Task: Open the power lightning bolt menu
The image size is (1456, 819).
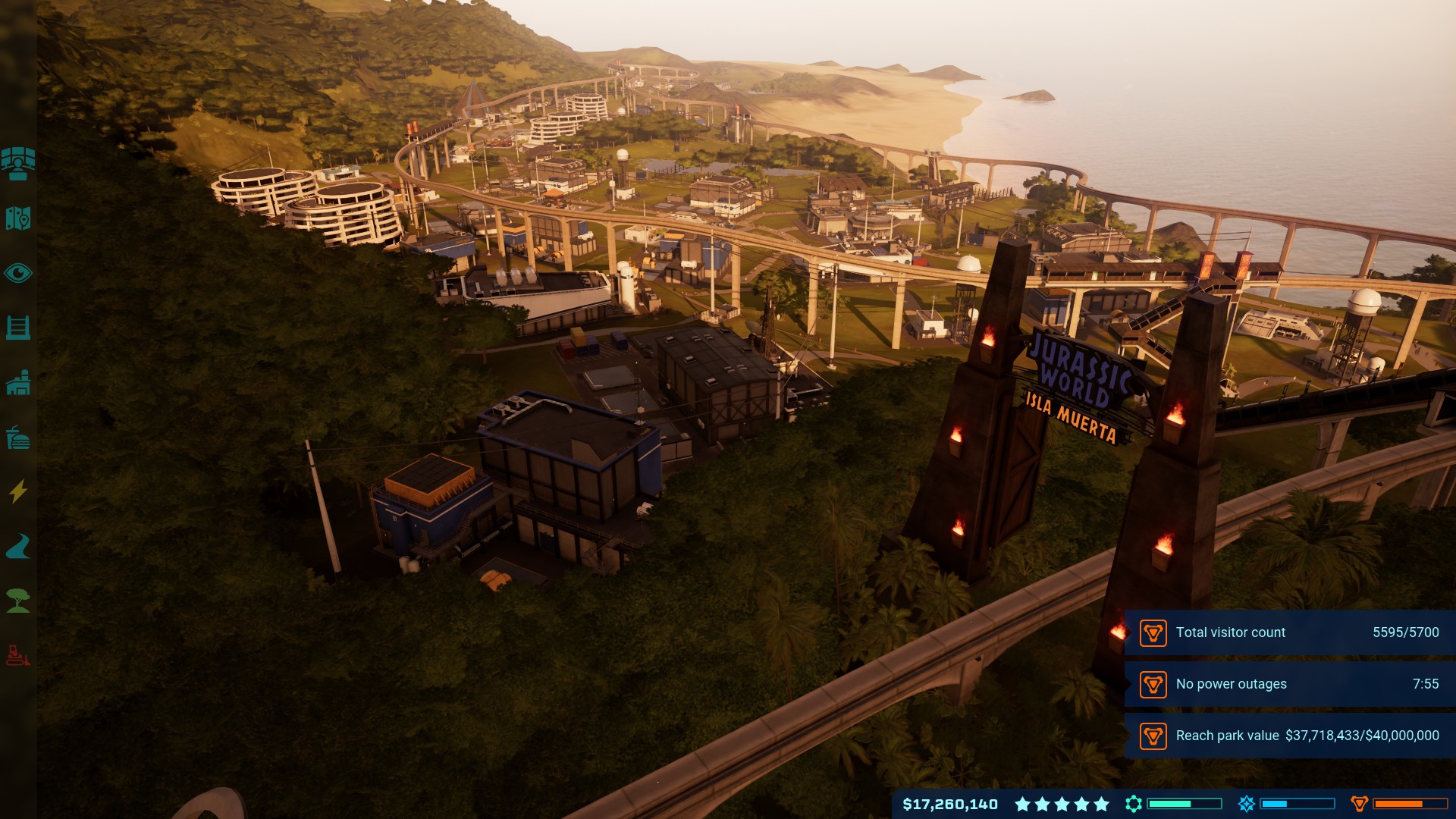Action: tap(18, 491)
